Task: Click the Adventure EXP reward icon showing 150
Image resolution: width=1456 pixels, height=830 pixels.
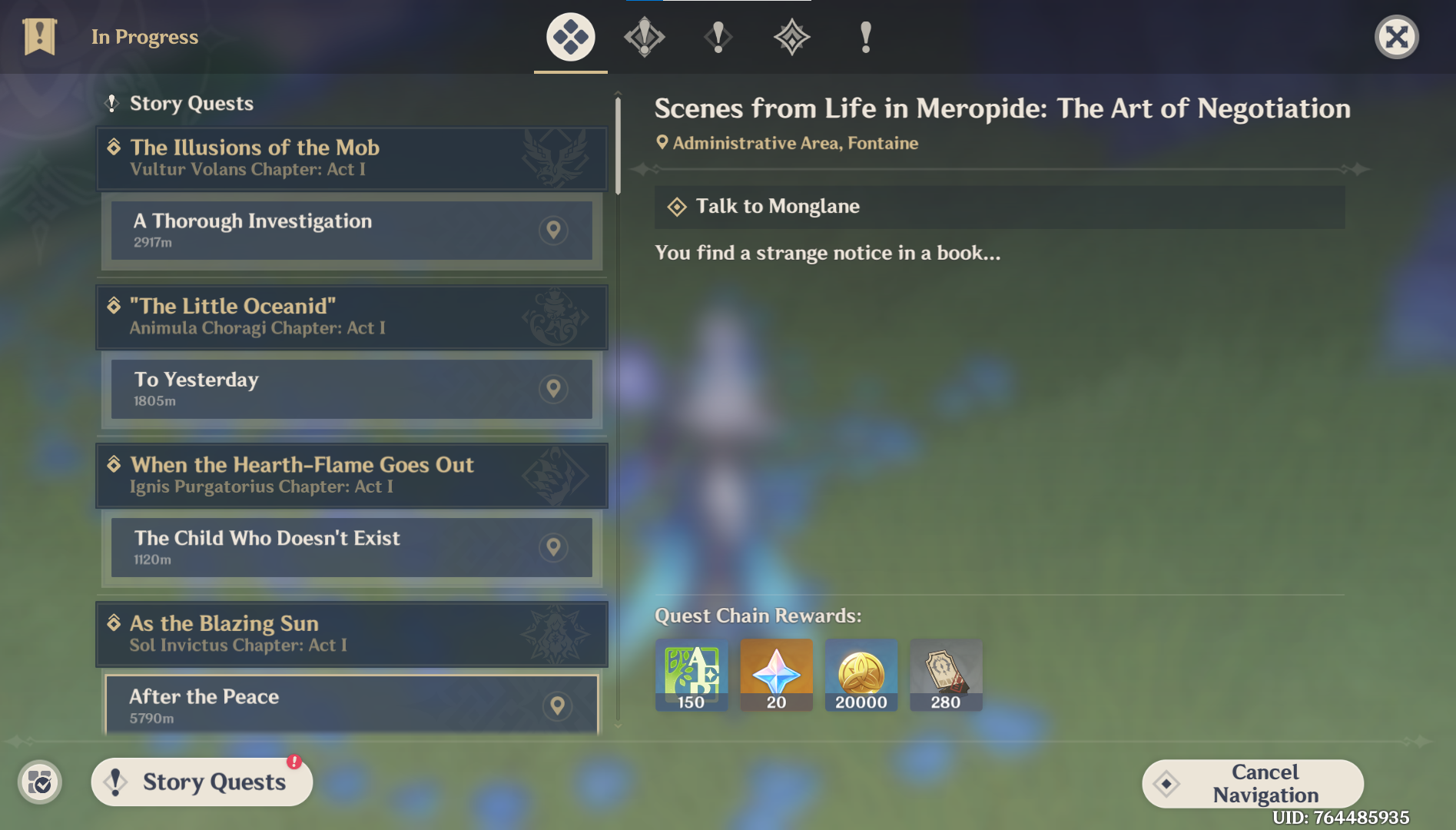Action: click(x=691, y=675)
